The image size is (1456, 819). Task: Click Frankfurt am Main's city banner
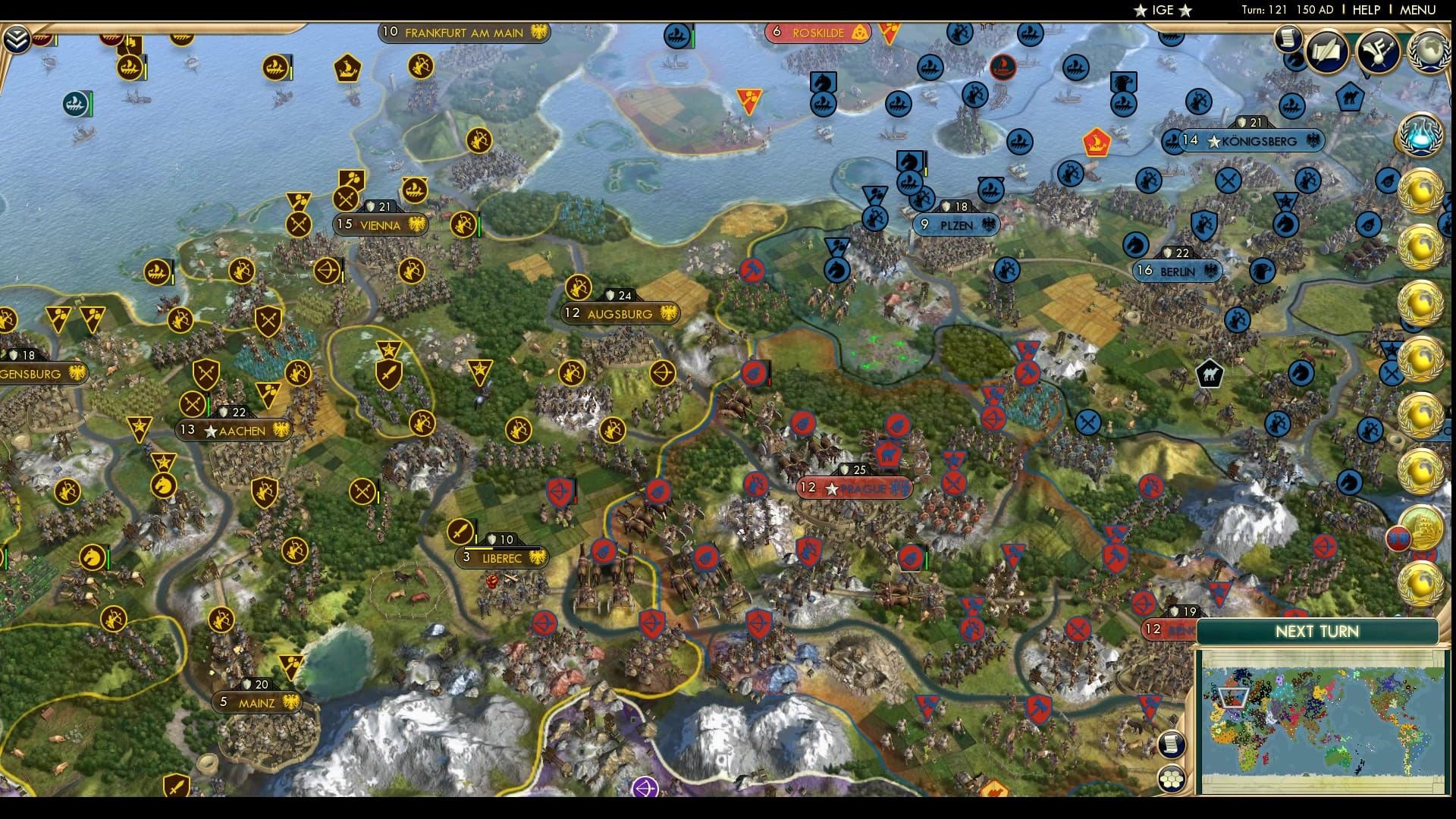[x=463, y=33]
